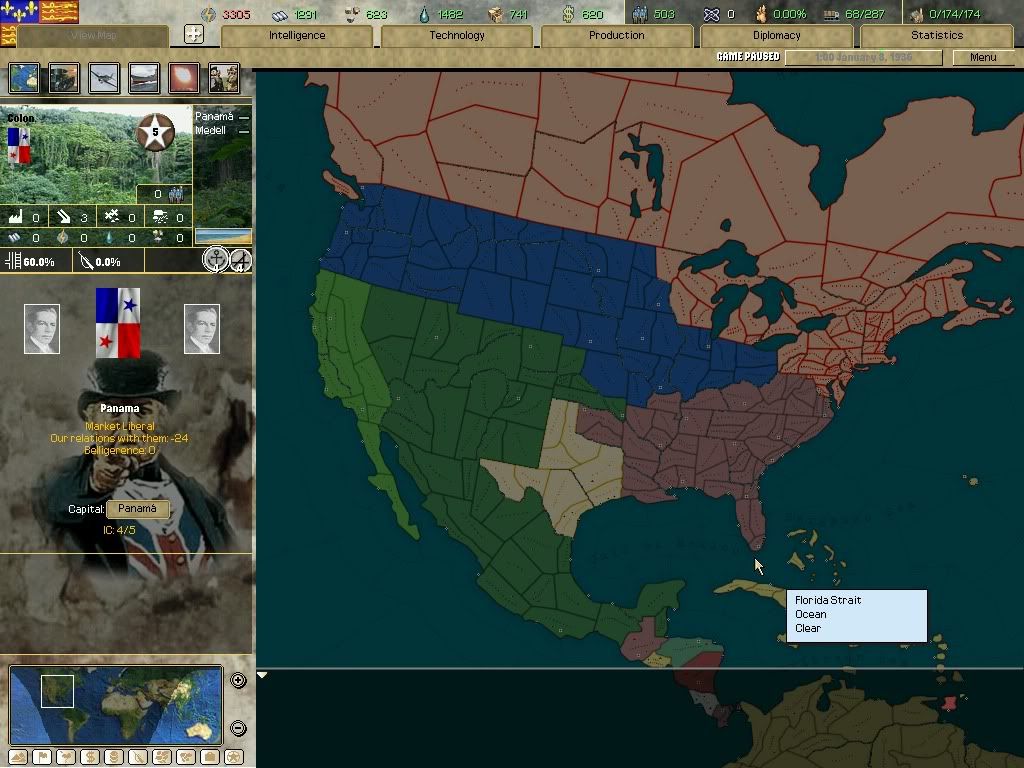Select the flag map mode button
This screenshot has height=768, width=1024.
pos(42,757)
